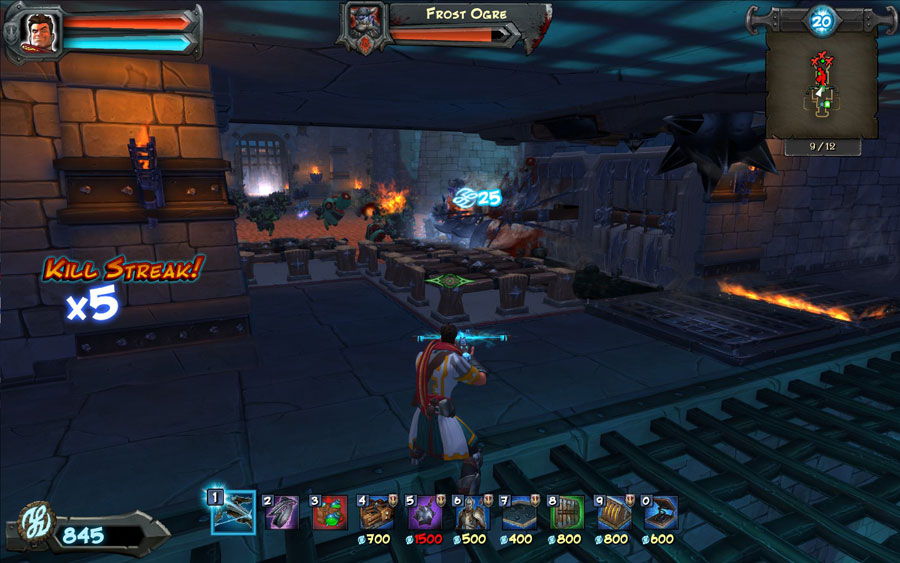Click the Frost Ogre target portrait
900x563 pixels.
point(364,24)
